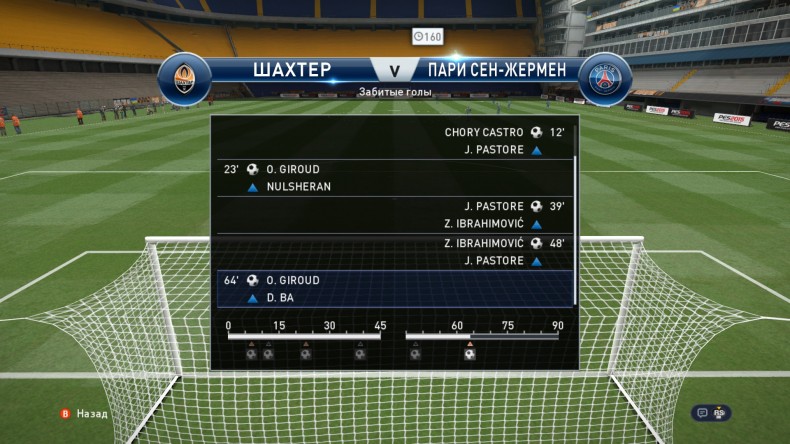Select O. Giroud's 23' goal row
This screenshot has height=444, width=790.
coord(394,178)
